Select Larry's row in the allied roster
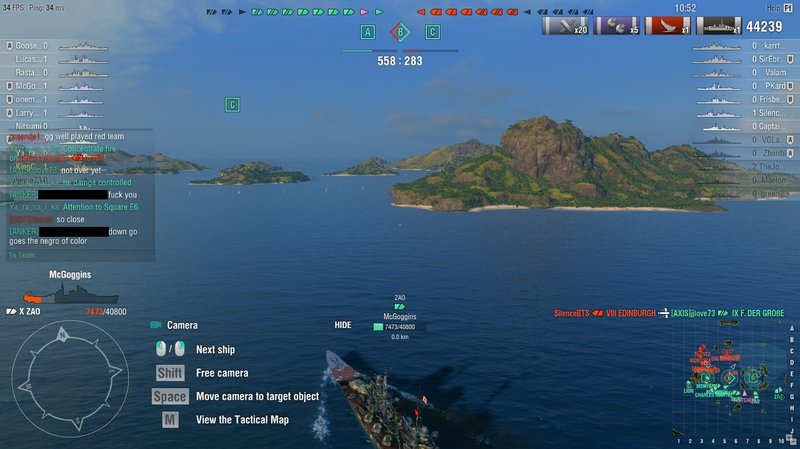 (30, 113)
